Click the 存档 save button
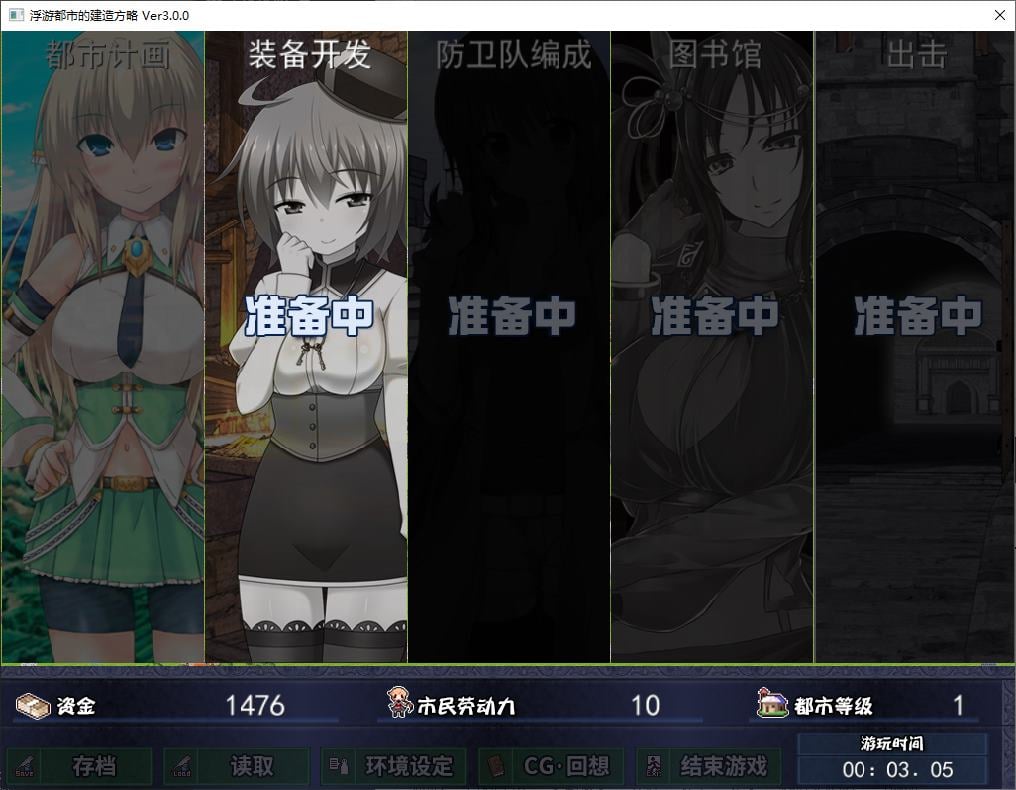The width and height of the screenshot is (1016, 790). click(x=81, y=767)
